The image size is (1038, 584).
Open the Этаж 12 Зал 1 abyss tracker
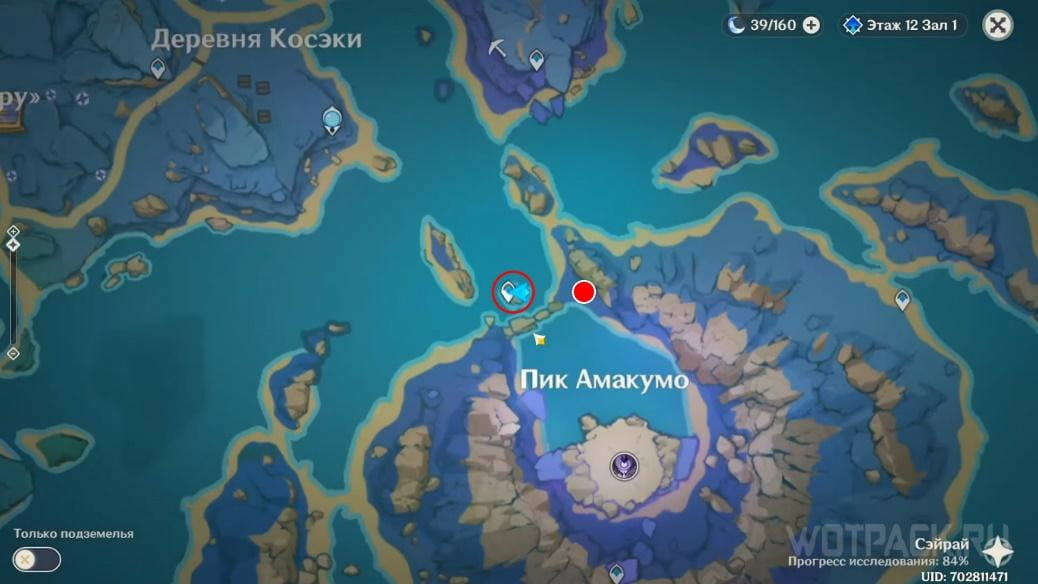902,25
